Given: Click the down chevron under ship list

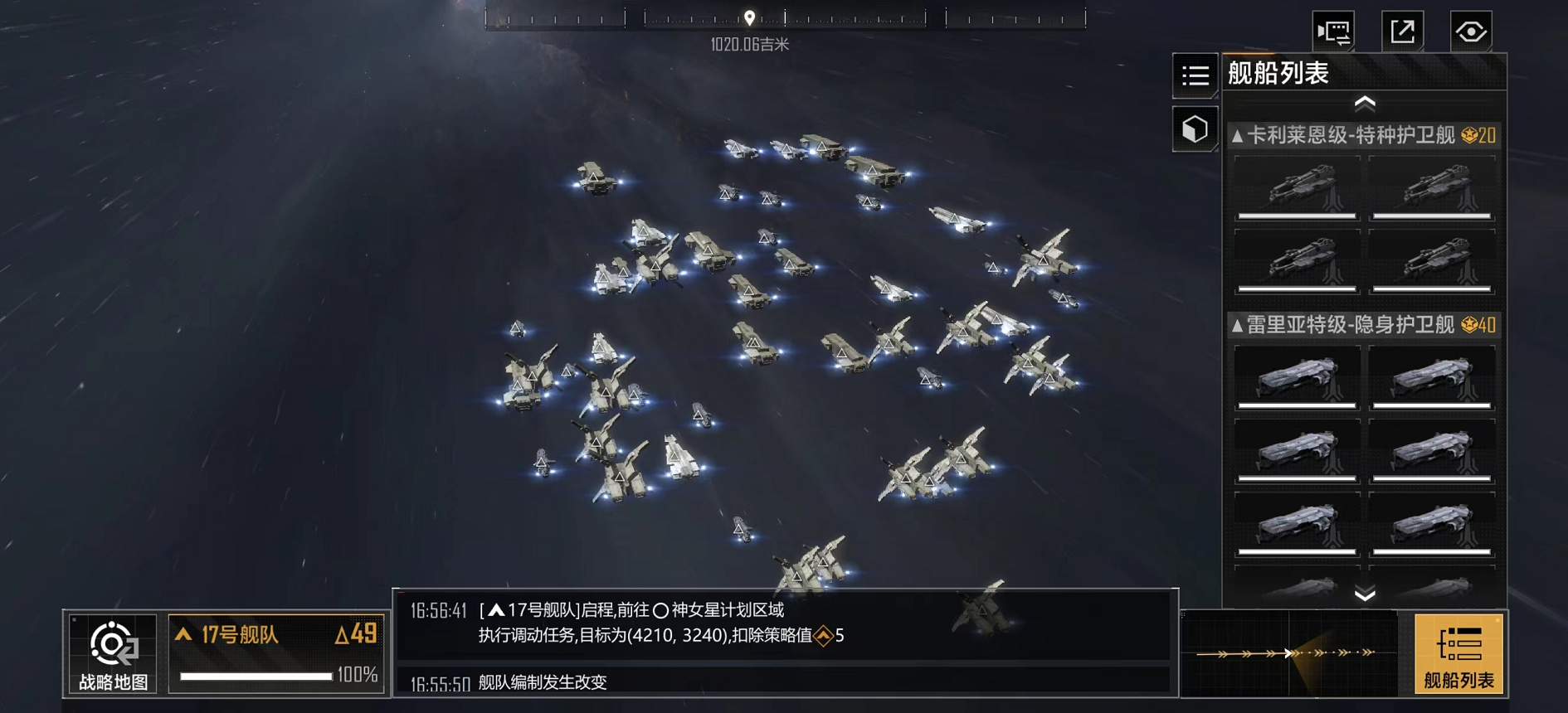Looking at the screenshot, I should 1365,594.
